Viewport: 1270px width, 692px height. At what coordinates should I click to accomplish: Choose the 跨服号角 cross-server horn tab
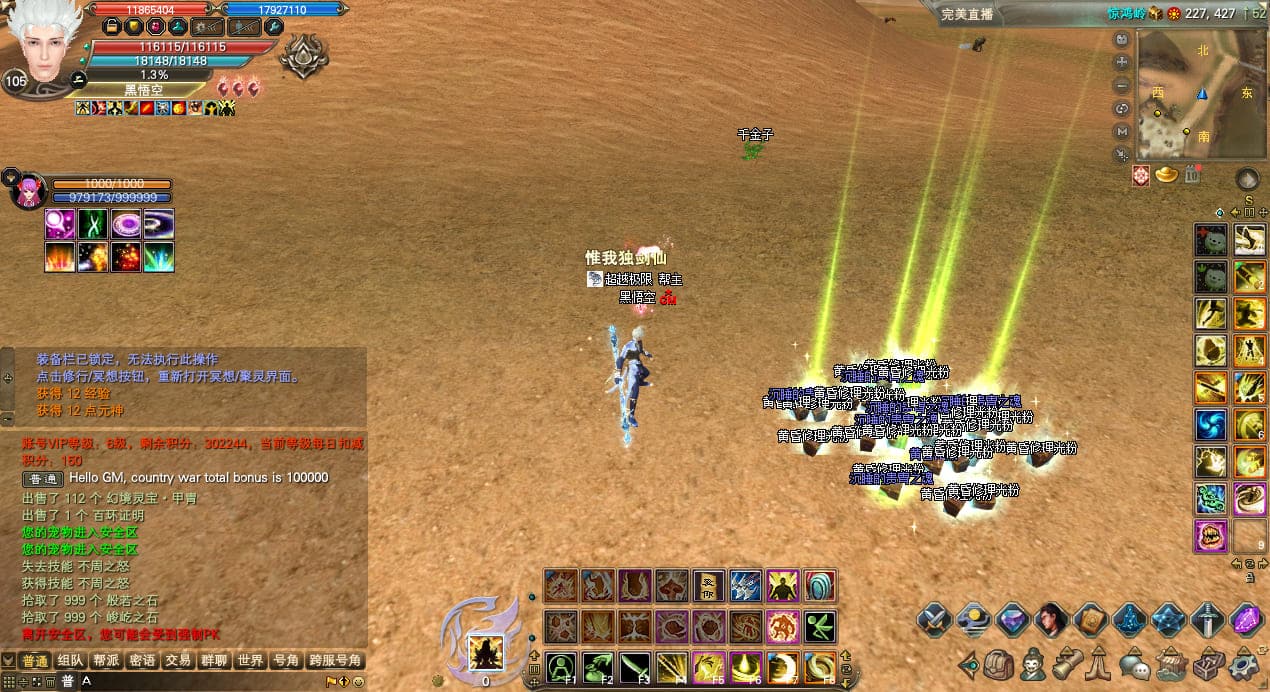(x=334, y=661)
